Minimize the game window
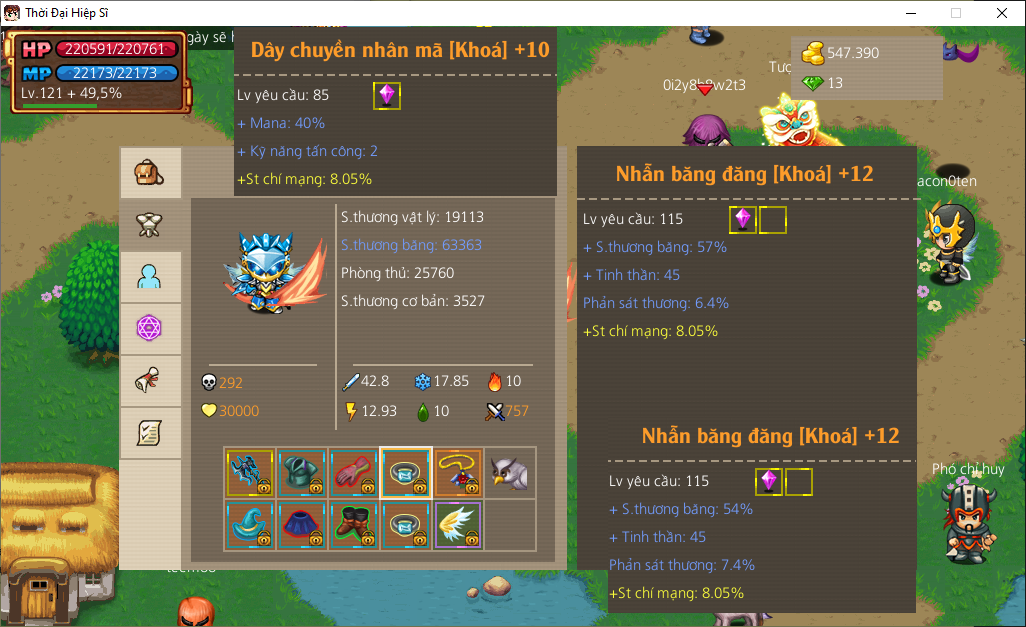 (910, 13)
